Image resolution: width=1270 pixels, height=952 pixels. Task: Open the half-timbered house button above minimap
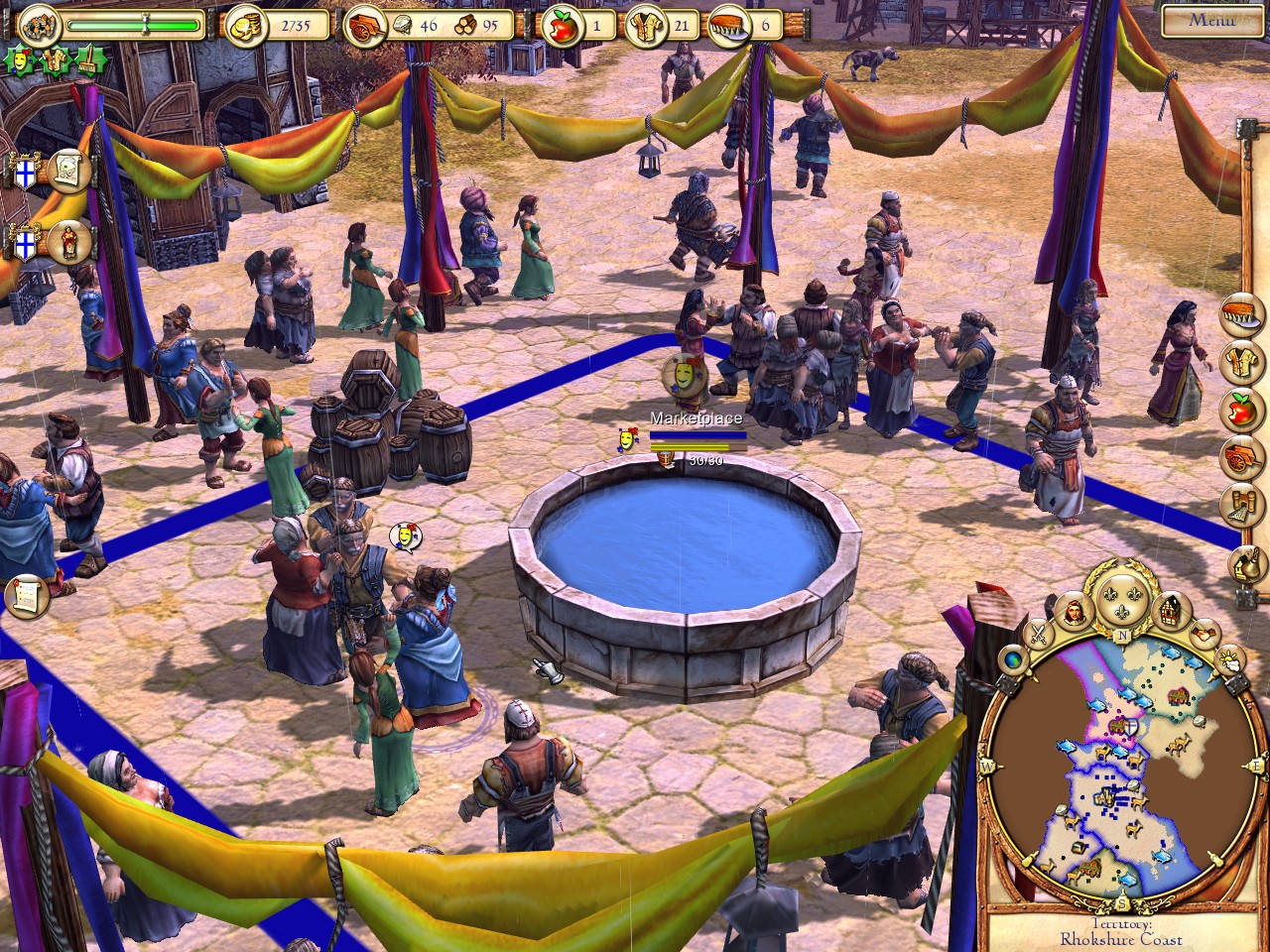1172,610
